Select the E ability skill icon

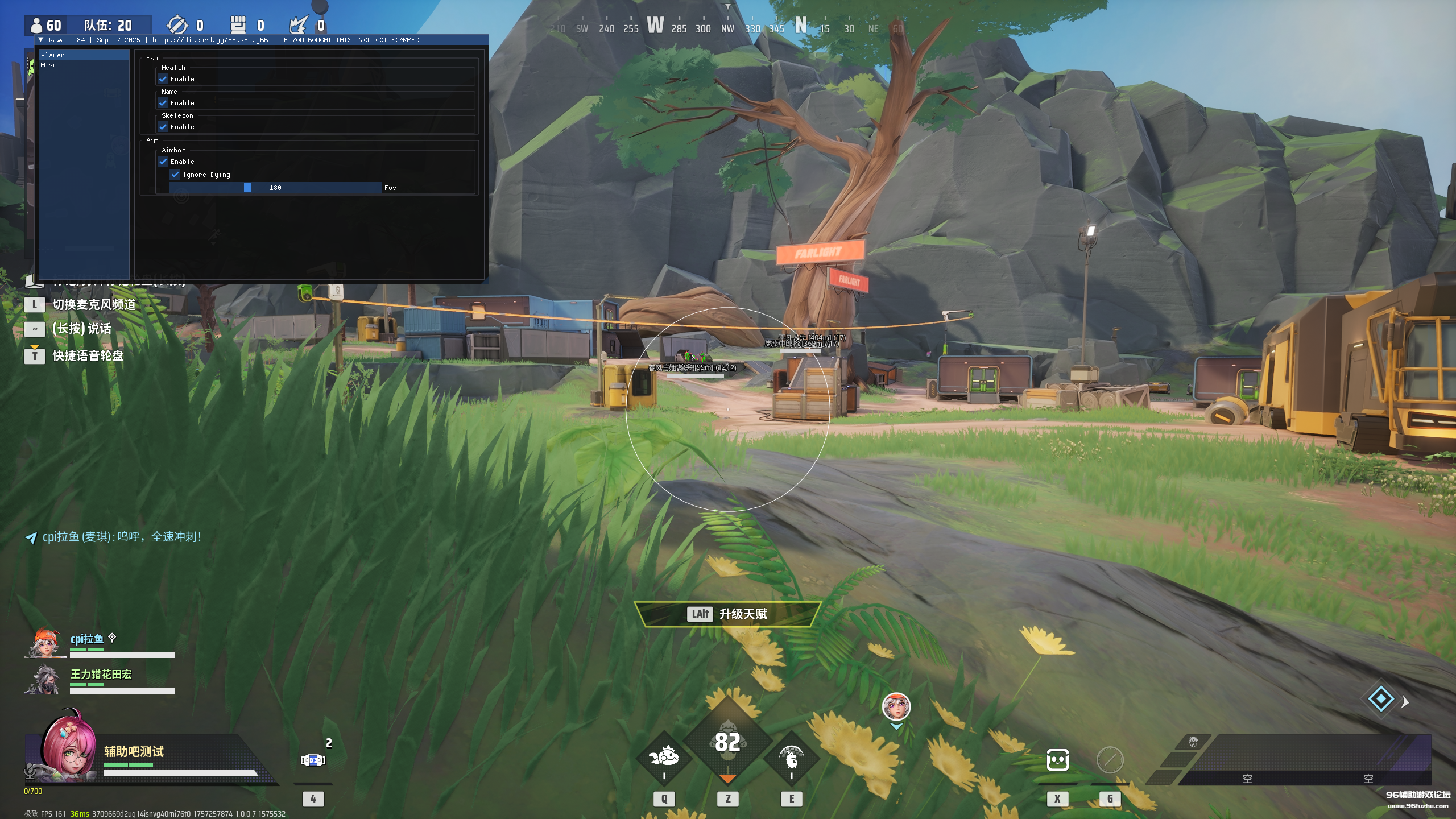pyautogui.click(x=793, y=758)
